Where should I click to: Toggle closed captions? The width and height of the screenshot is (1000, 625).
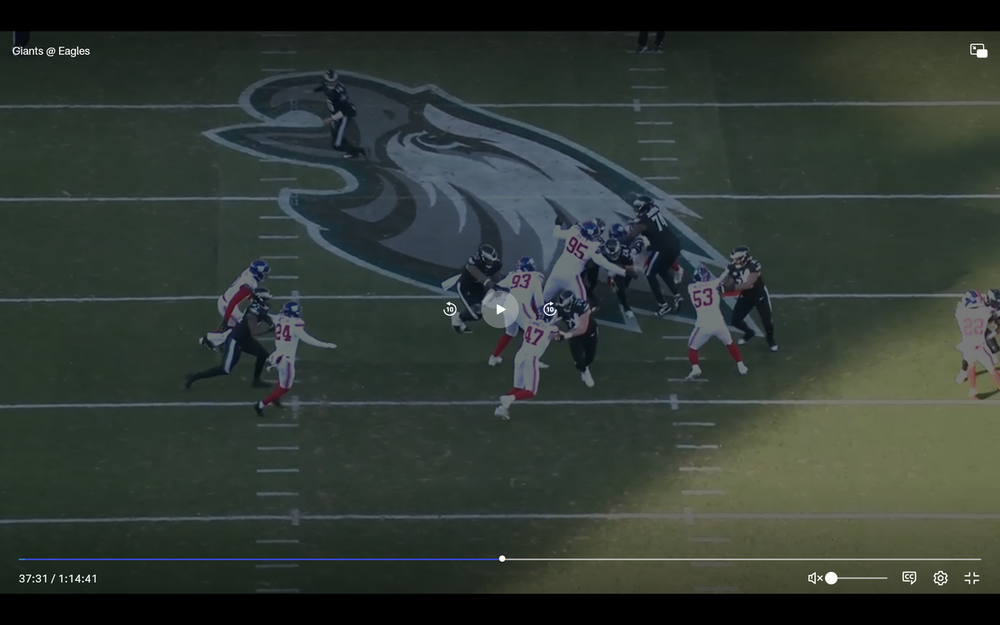(x=909, y=578)
